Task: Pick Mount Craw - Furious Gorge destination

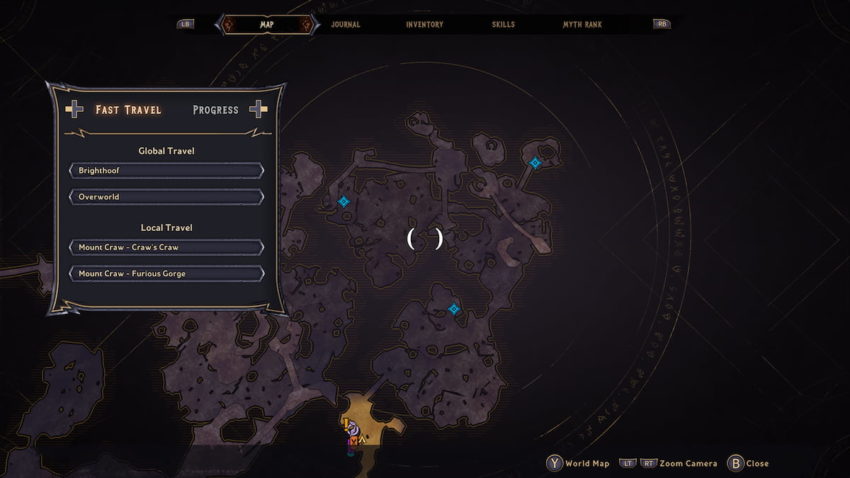Action: point(166,273)
